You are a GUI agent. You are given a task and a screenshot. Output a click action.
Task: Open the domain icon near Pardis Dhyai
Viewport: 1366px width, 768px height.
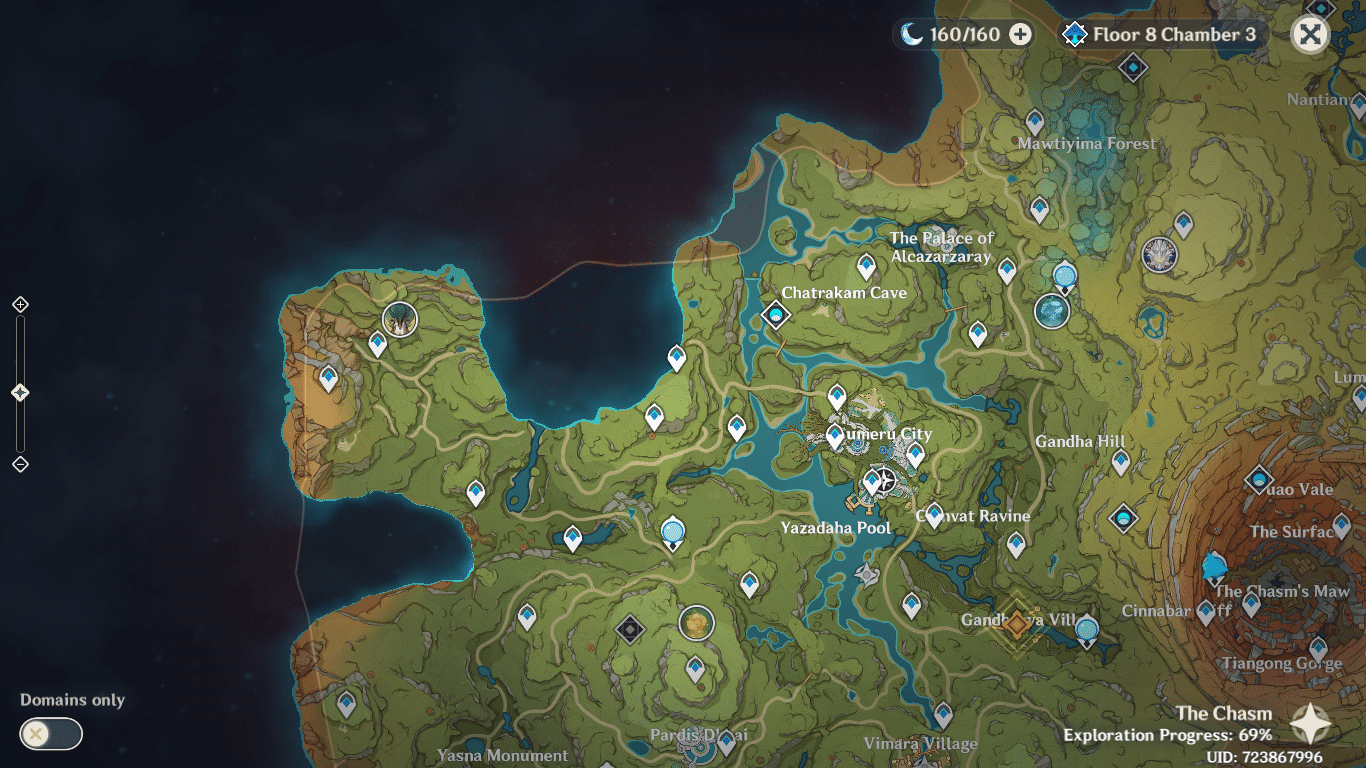[x=631, y=627]
